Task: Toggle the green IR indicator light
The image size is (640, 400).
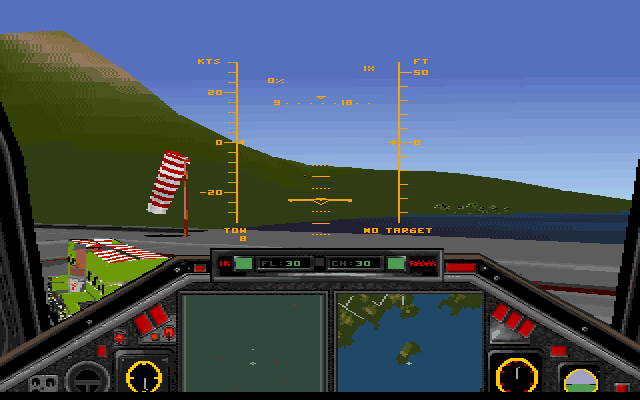Action: tap(243, 264)
